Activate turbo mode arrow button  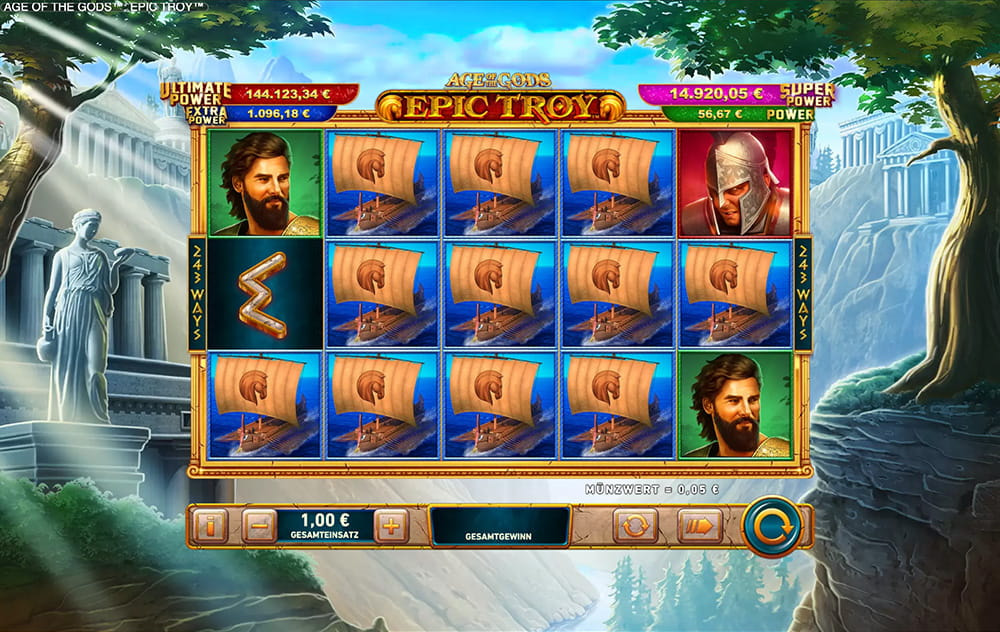click(699, 525)
